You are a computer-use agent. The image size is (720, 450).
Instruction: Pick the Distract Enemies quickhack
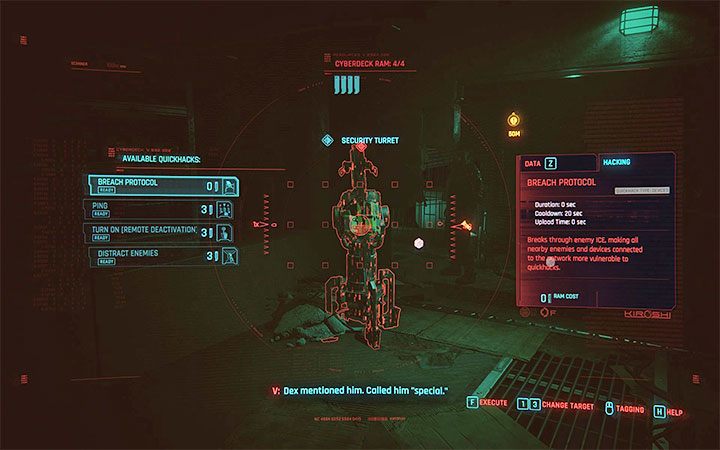pos(162,256)
